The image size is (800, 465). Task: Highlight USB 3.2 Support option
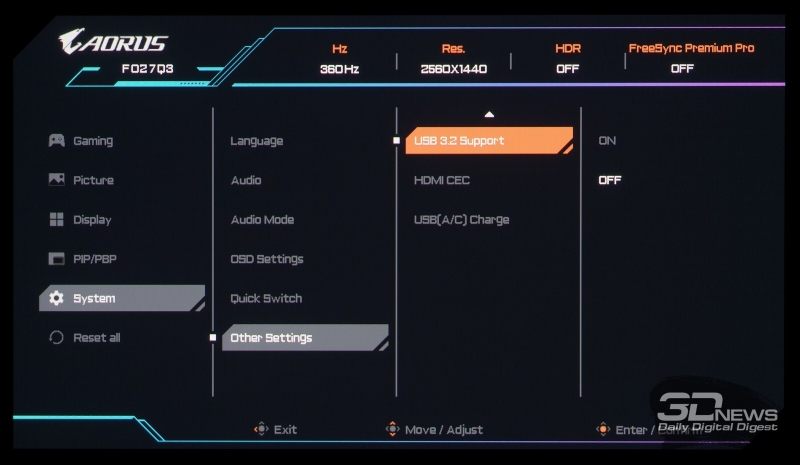coord(459,141)
